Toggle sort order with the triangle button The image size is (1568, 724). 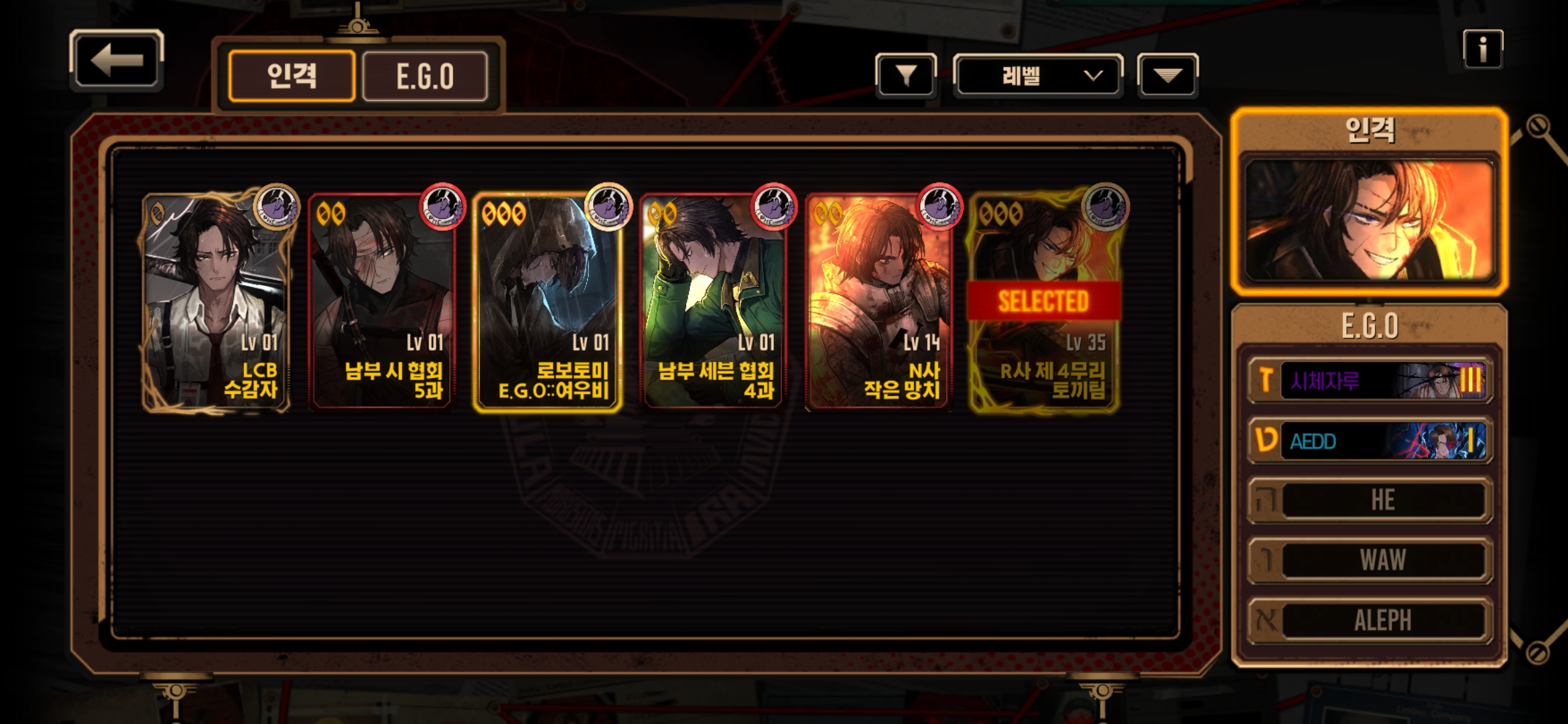tap(1167, 76)
